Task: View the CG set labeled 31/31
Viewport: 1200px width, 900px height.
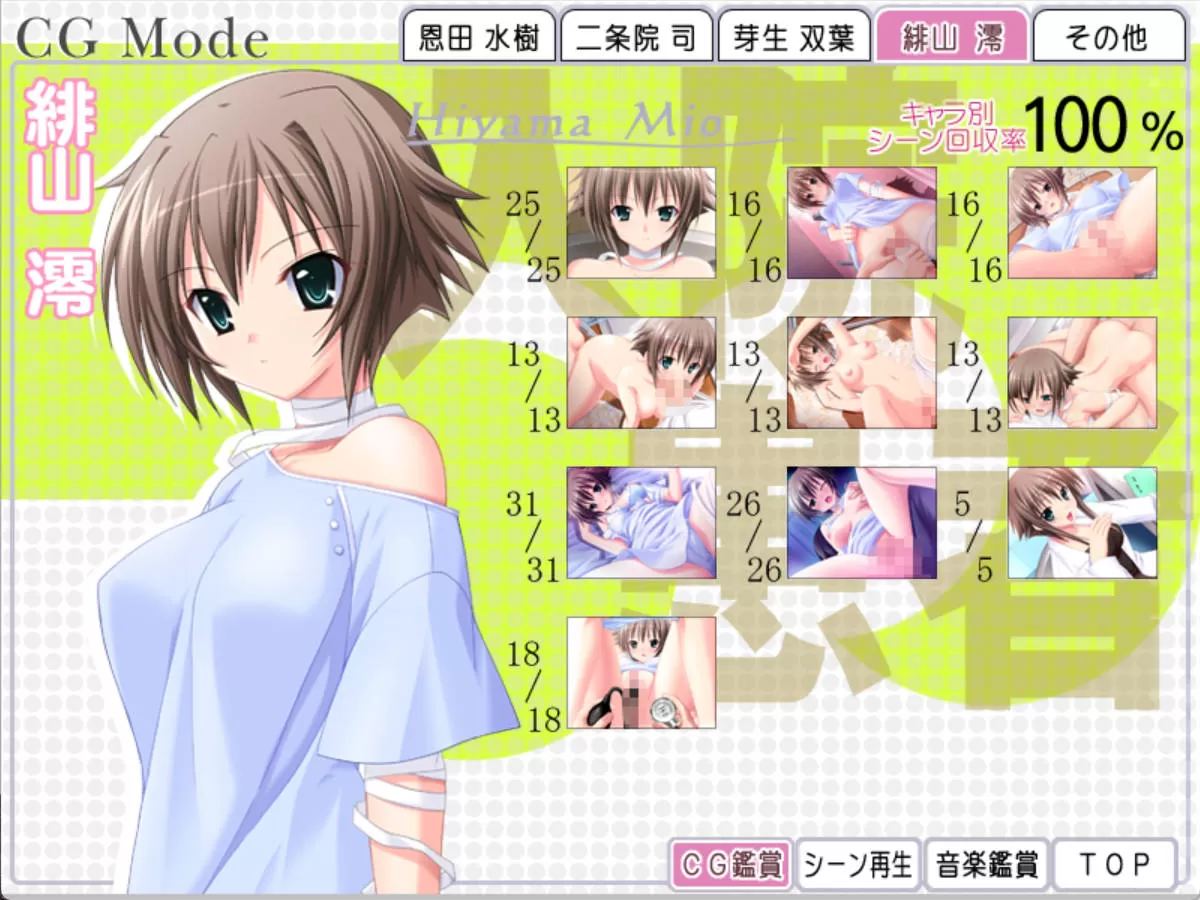Action: pos(641,523)
